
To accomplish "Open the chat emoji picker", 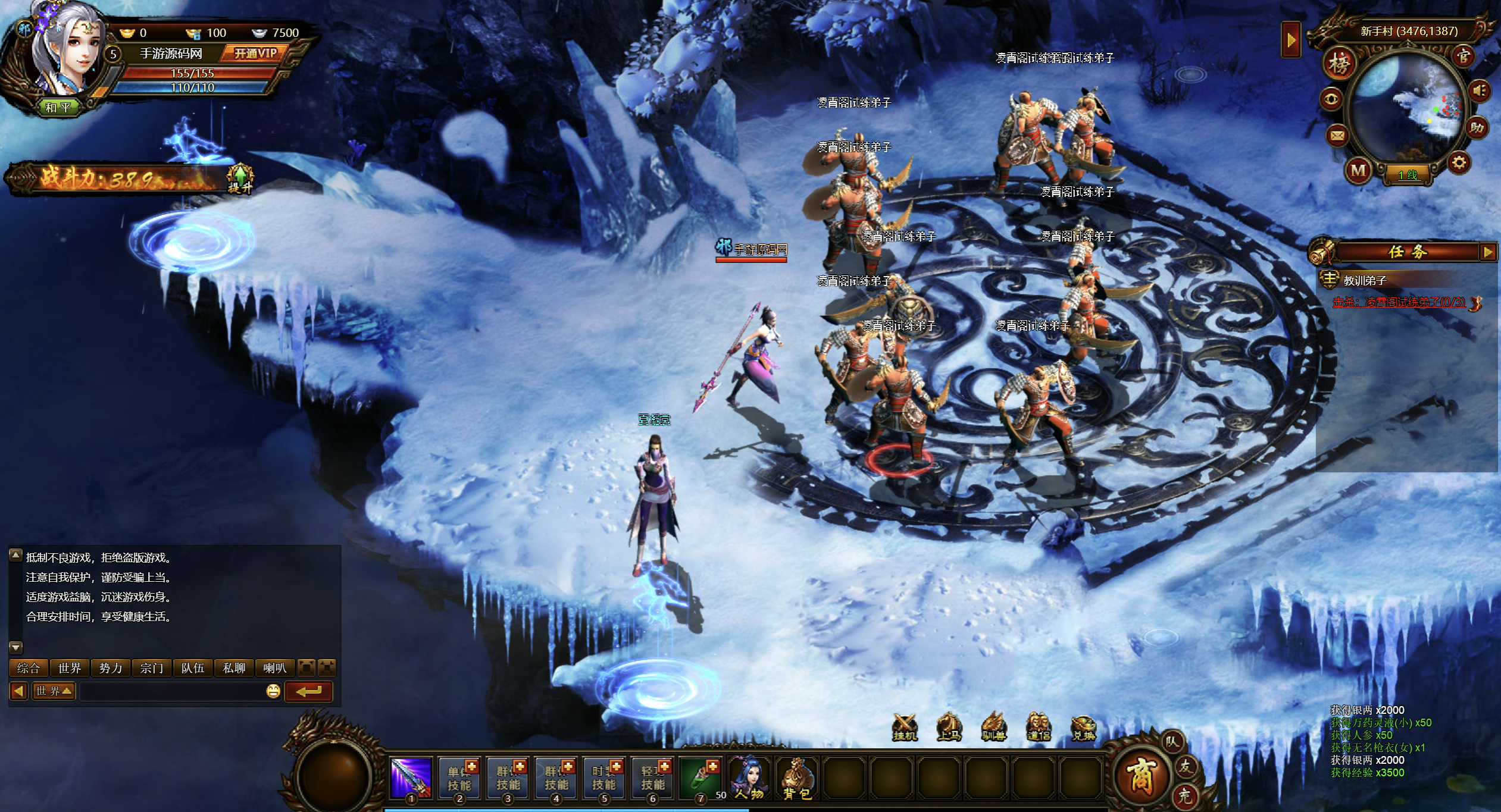I will coord(273,691).
